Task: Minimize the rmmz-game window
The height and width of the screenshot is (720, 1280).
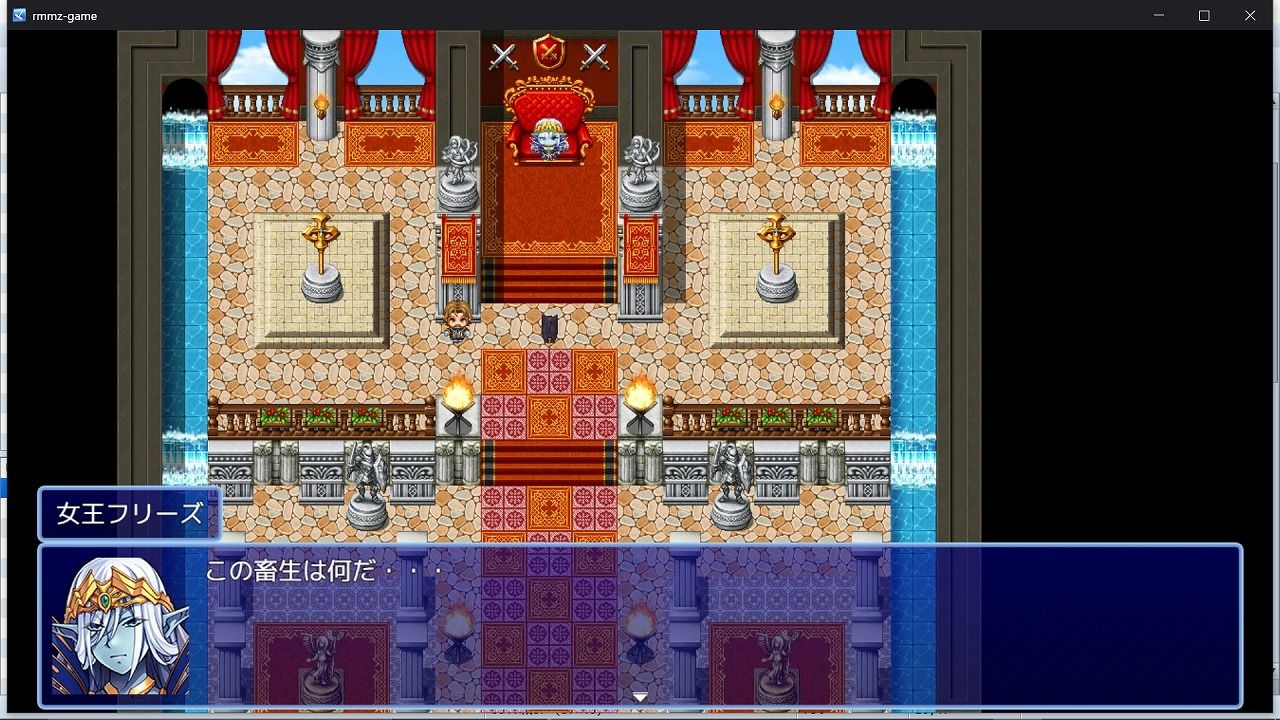Action: (1157, 15)
